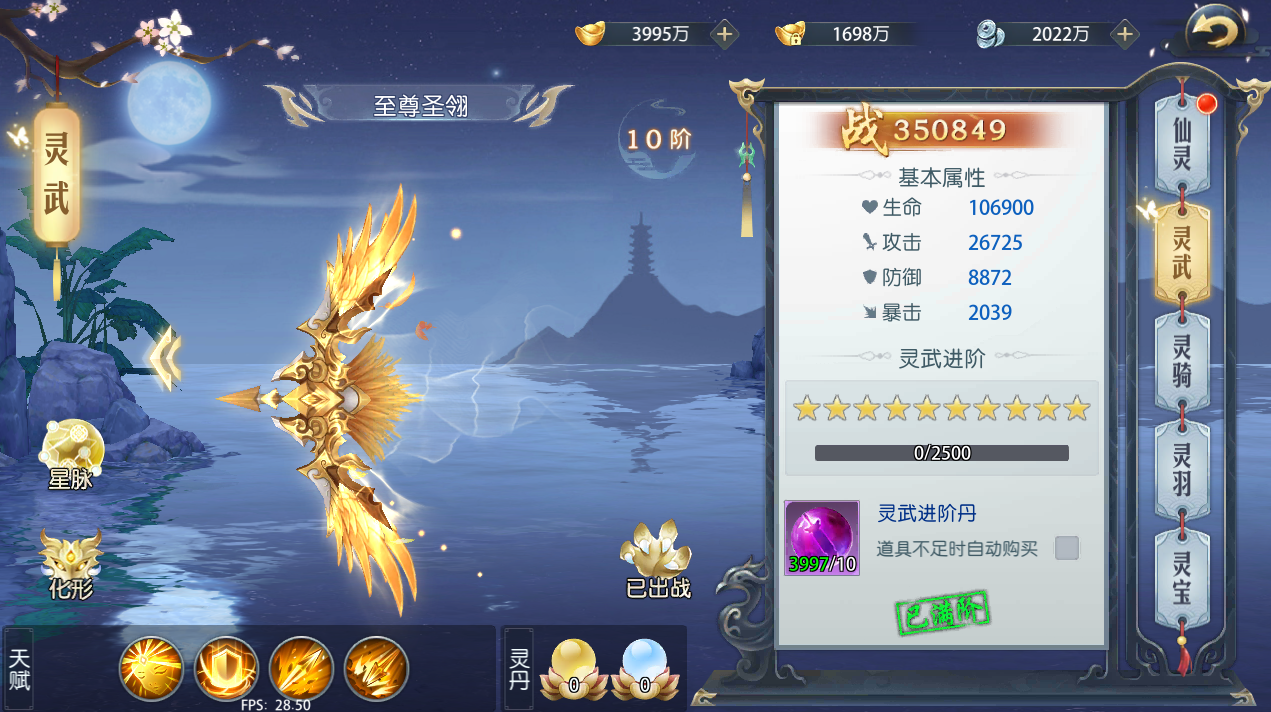The image size is (1271, 712).
Task: Add more gold ingots with plus button
Action: coord(725,34)
